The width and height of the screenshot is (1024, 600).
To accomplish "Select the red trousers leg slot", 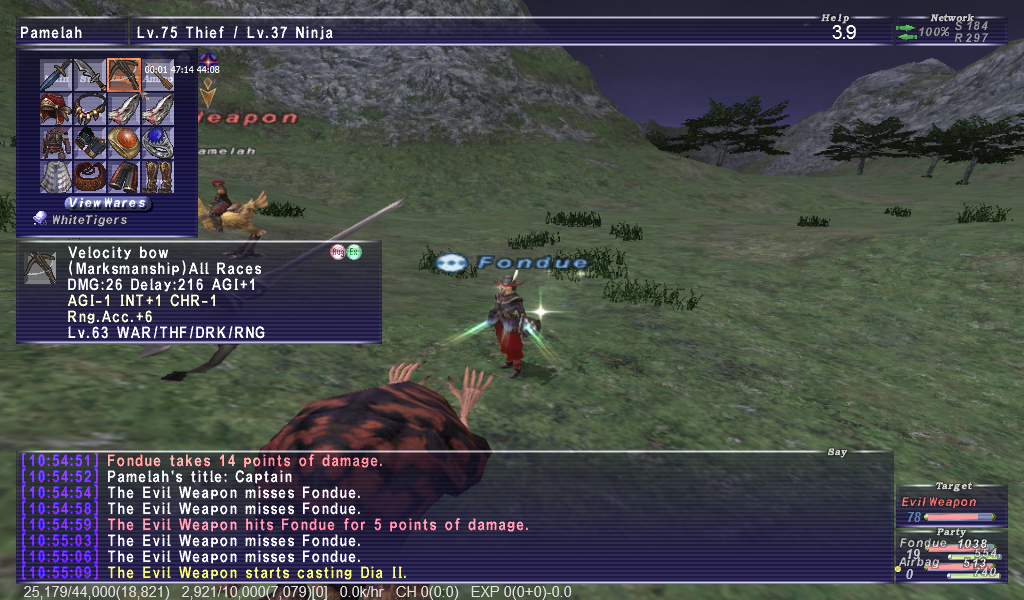I will click(x=124, y=176).
